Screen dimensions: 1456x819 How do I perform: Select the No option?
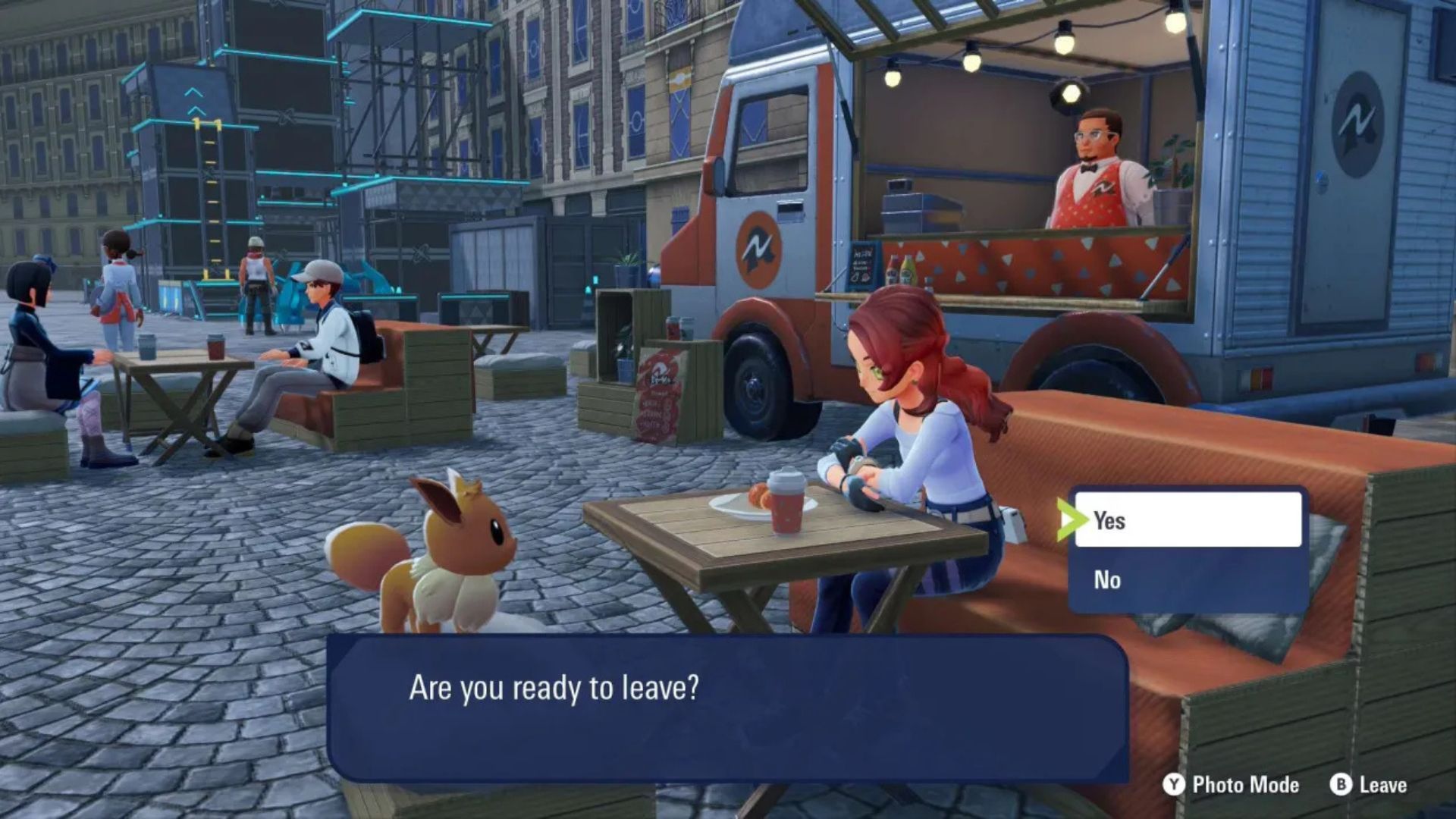coord(1187,580)
